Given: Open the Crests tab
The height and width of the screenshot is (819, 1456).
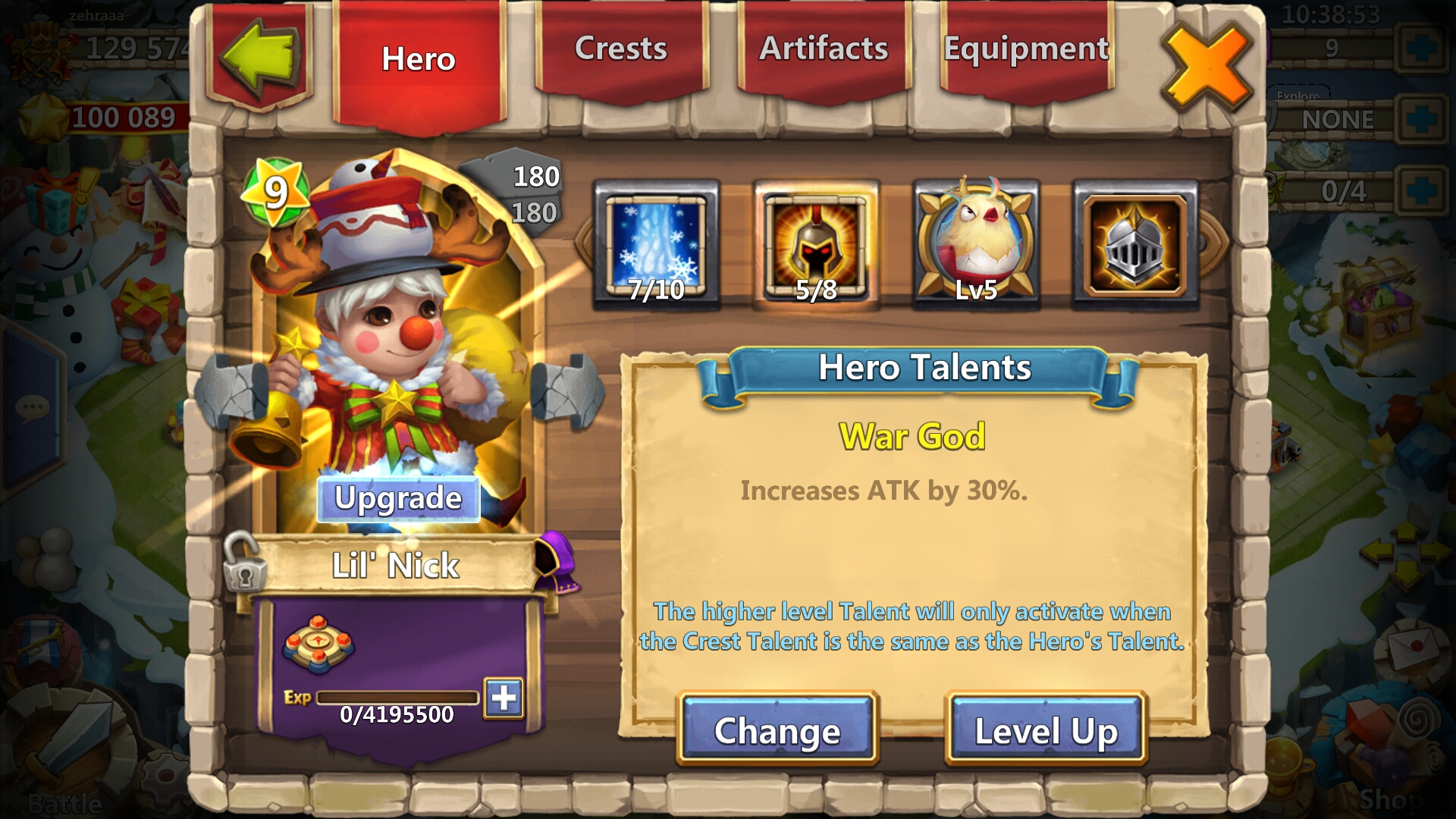Looking at the screenshot, I should coord(620,50).
